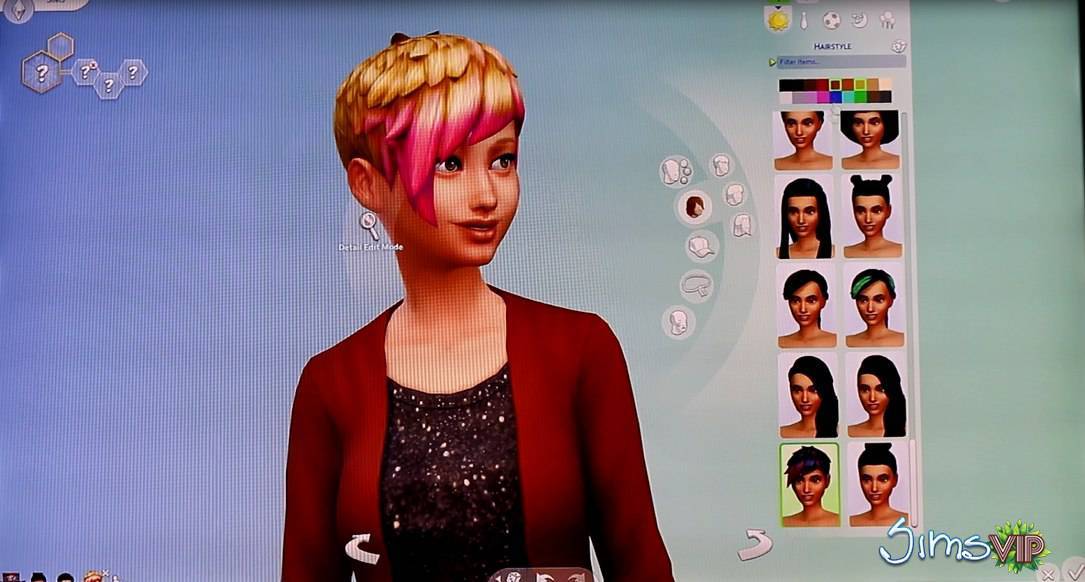
Task: Open the hats category cap icon
Action: (701, 246)
